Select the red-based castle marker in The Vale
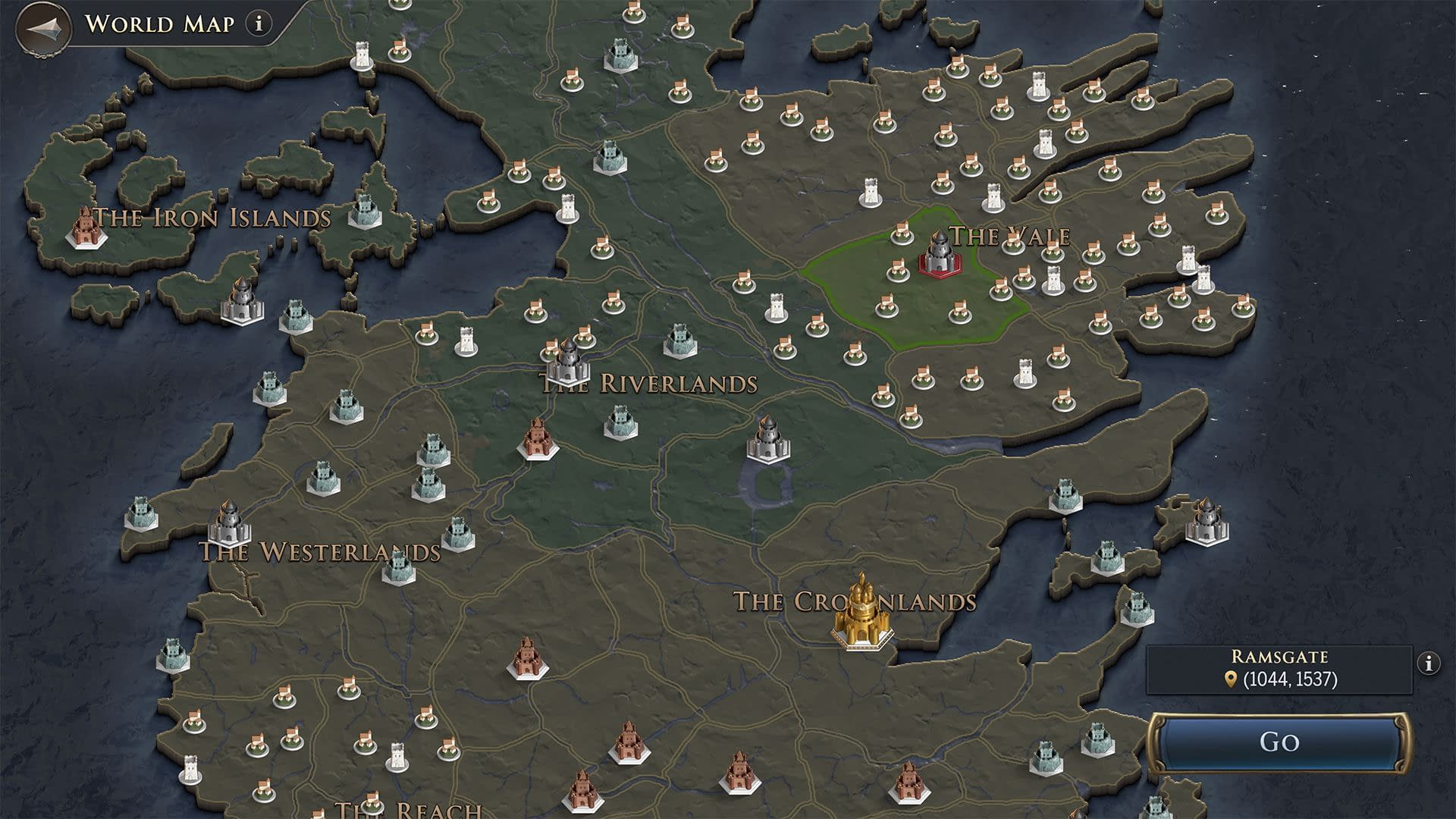This screenshot has height=819, width=1456. point(940,254)
